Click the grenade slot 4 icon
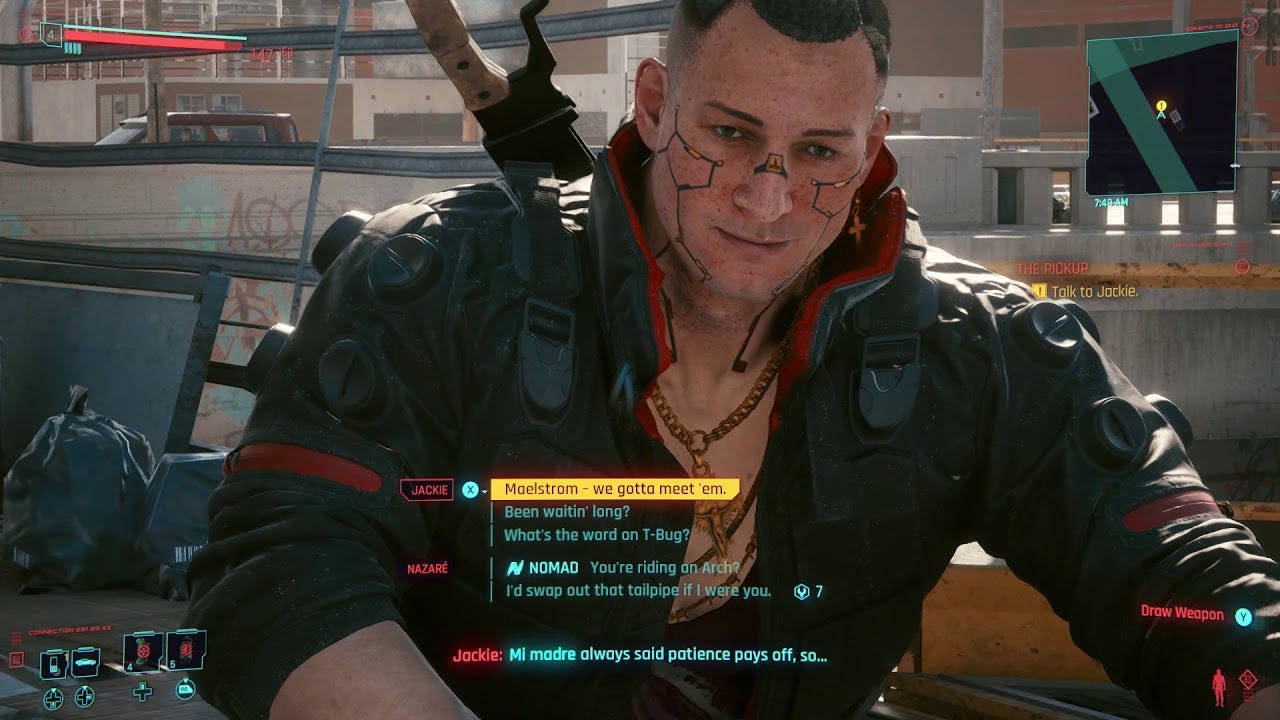Screen dimensions: 1280x720 click(x=143, y=652)
